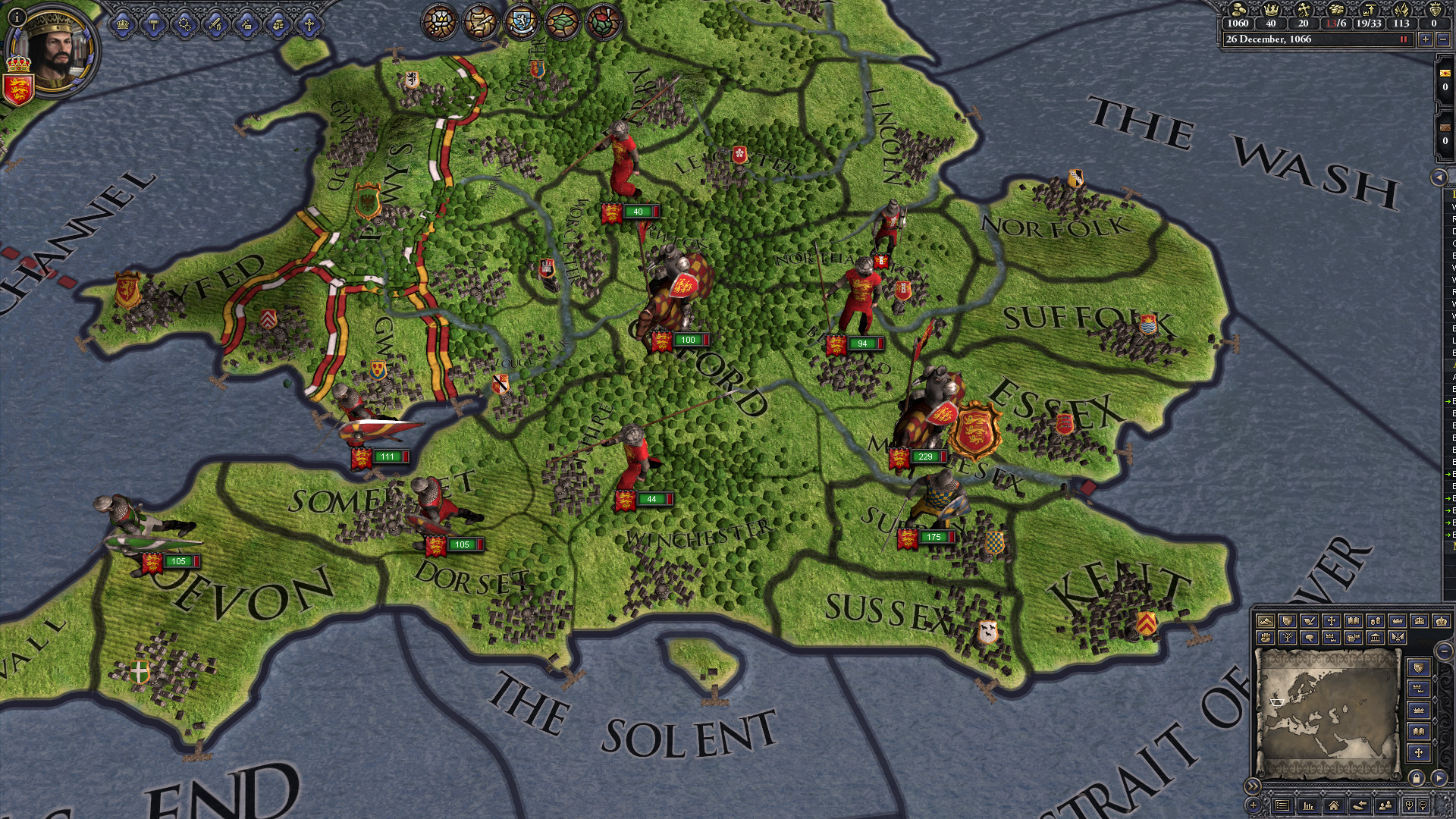Open the Military screen sword icon

(x=215, y=25)
